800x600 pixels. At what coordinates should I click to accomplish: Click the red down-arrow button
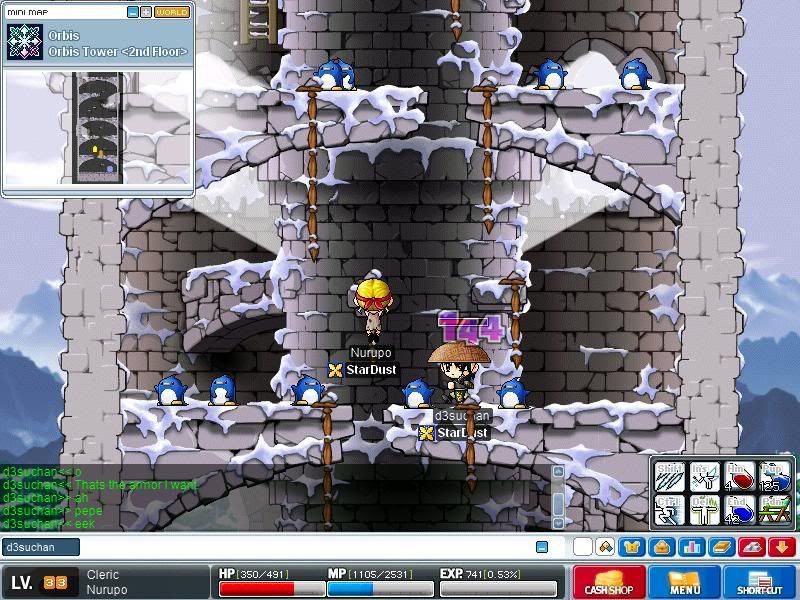[781, 547]
